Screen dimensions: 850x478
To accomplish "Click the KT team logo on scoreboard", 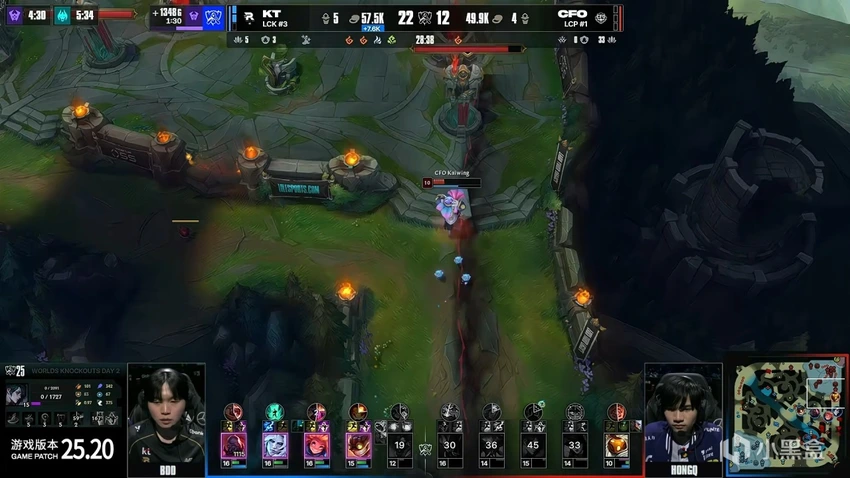I will point(245,17).
